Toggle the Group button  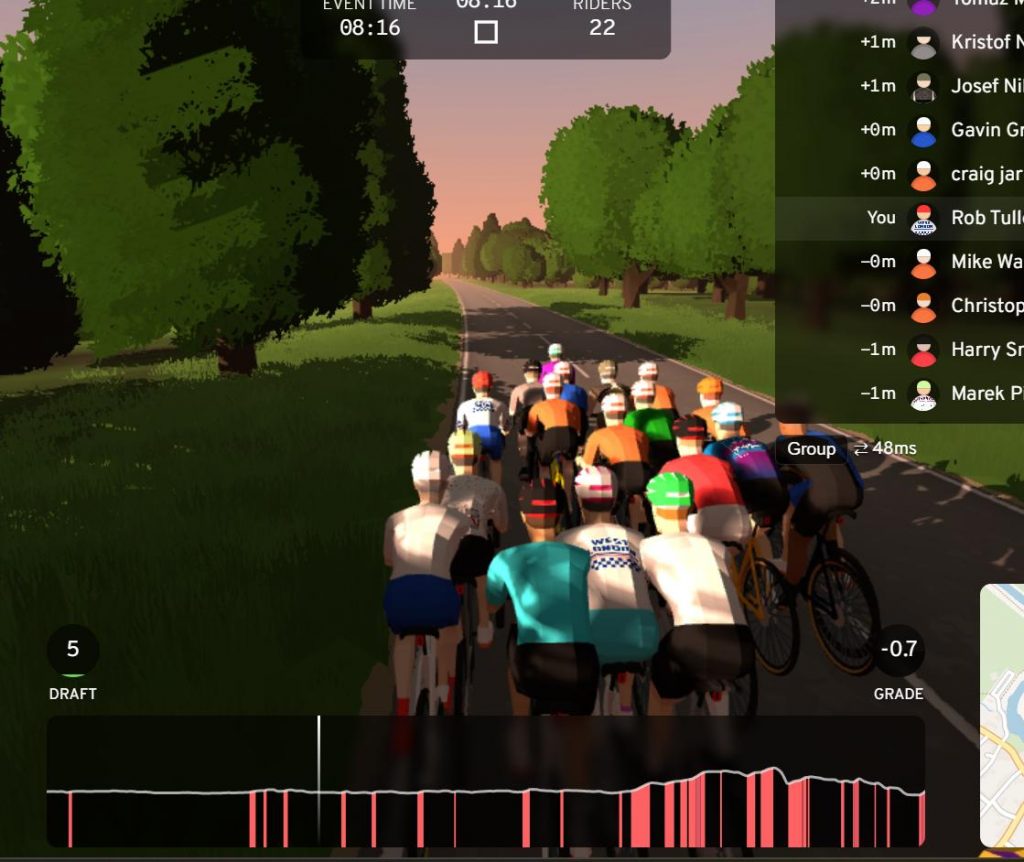[x=811, y=449]
